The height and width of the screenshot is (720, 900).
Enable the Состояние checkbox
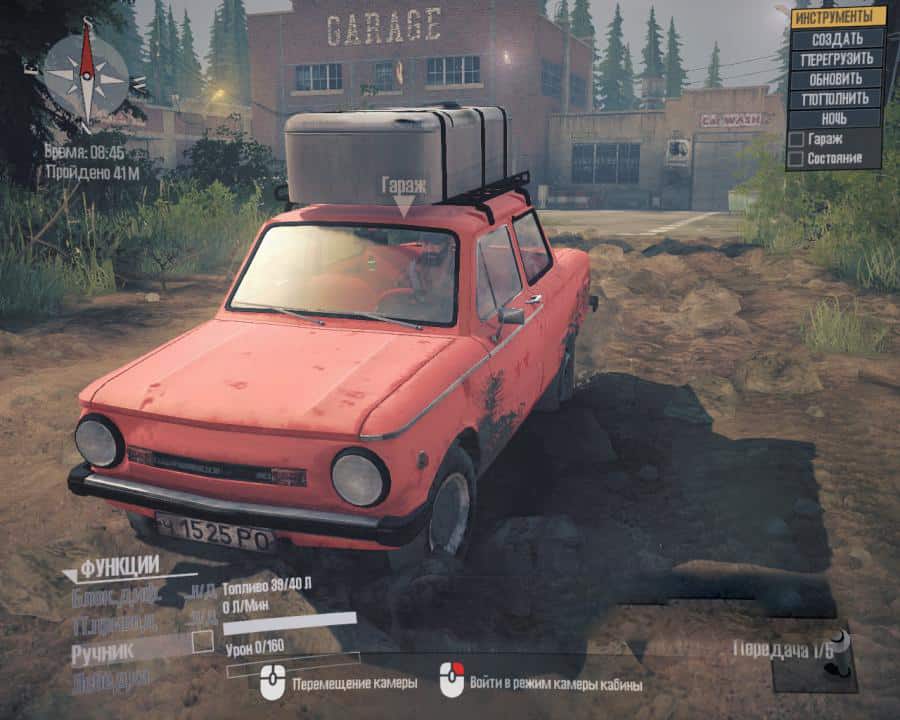click(796, 158)
